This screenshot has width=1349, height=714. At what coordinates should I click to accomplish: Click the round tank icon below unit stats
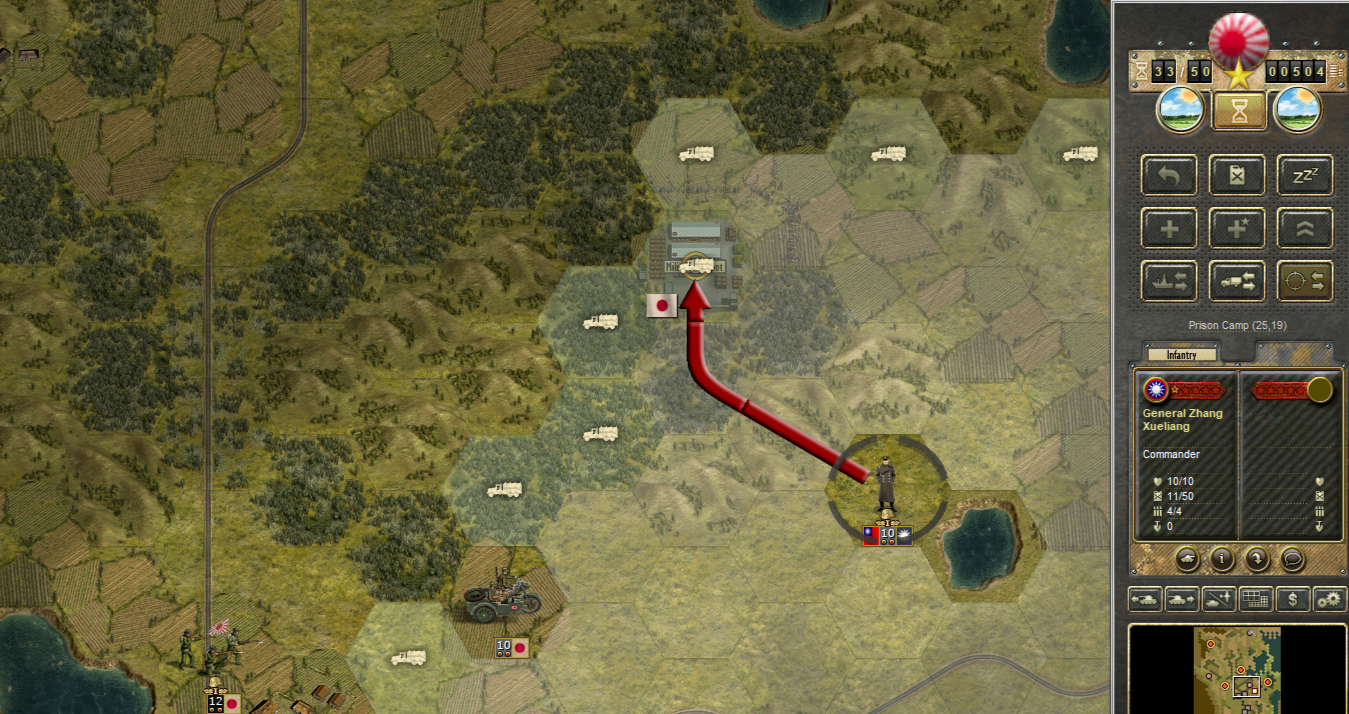(x=1187, y=558)
